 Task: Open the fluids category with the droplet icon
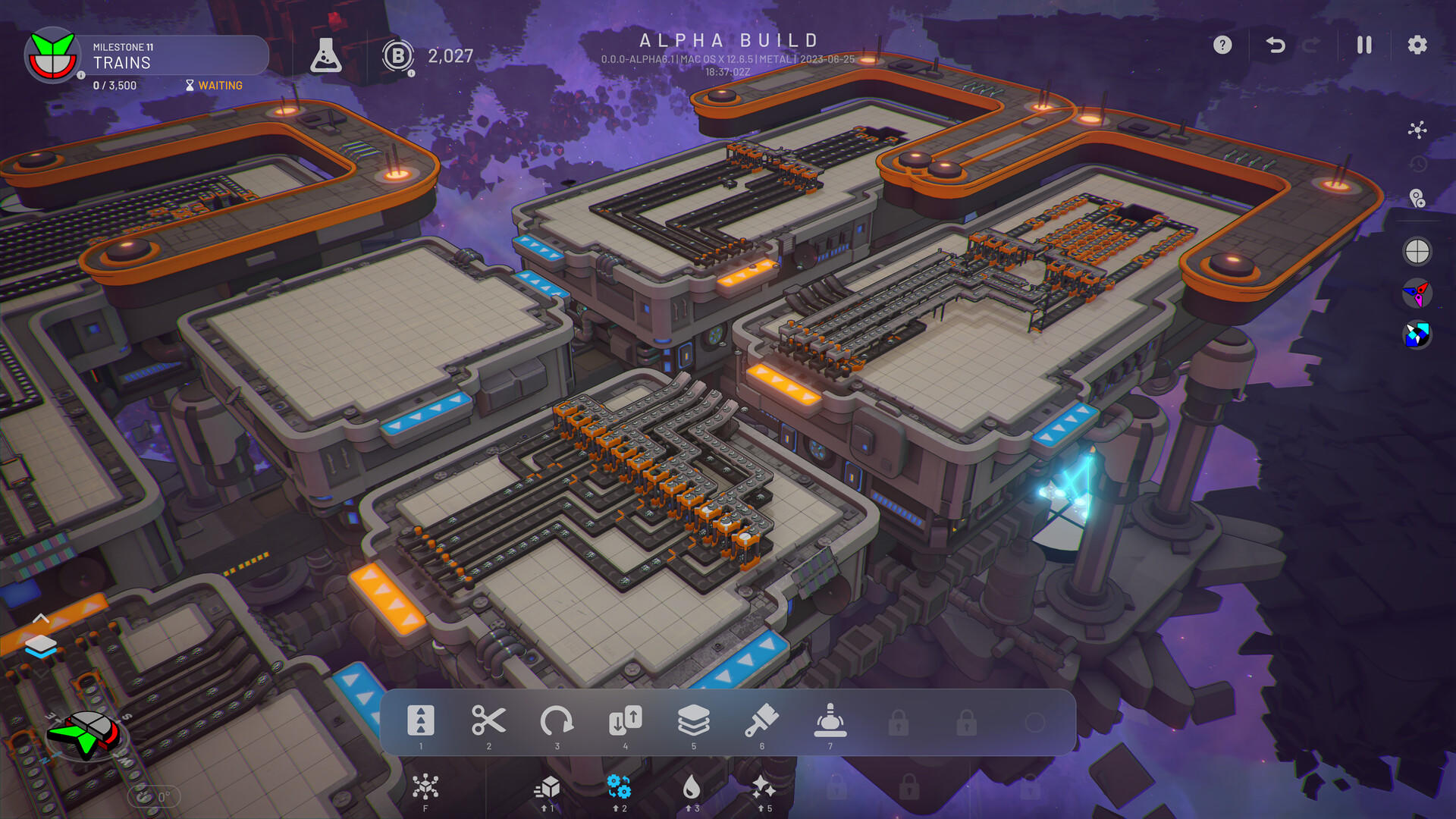pos(694,787)
